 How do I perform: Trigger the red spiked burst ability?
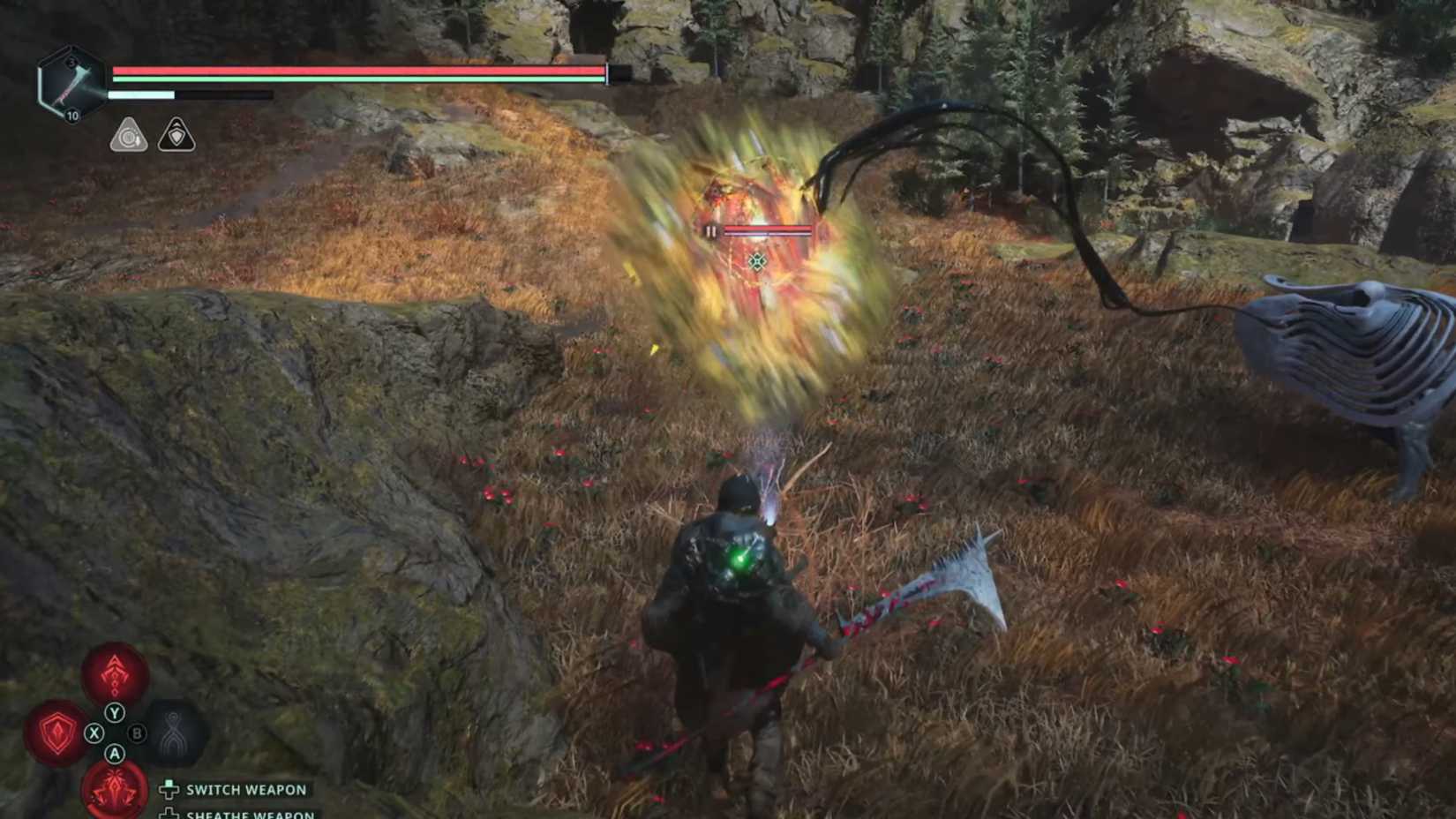pos(115,788)
